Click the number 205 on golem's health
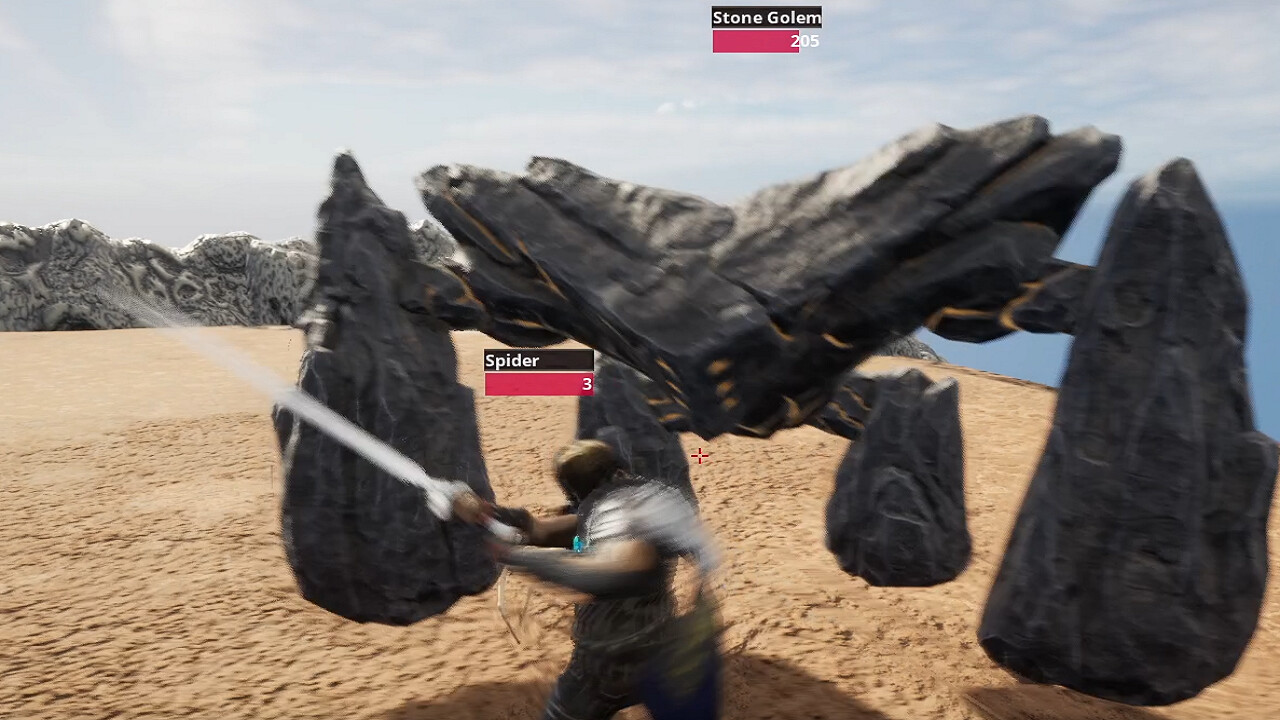Image resolution: width=1280 pixels, height=720 pixels. click(804, 42)
